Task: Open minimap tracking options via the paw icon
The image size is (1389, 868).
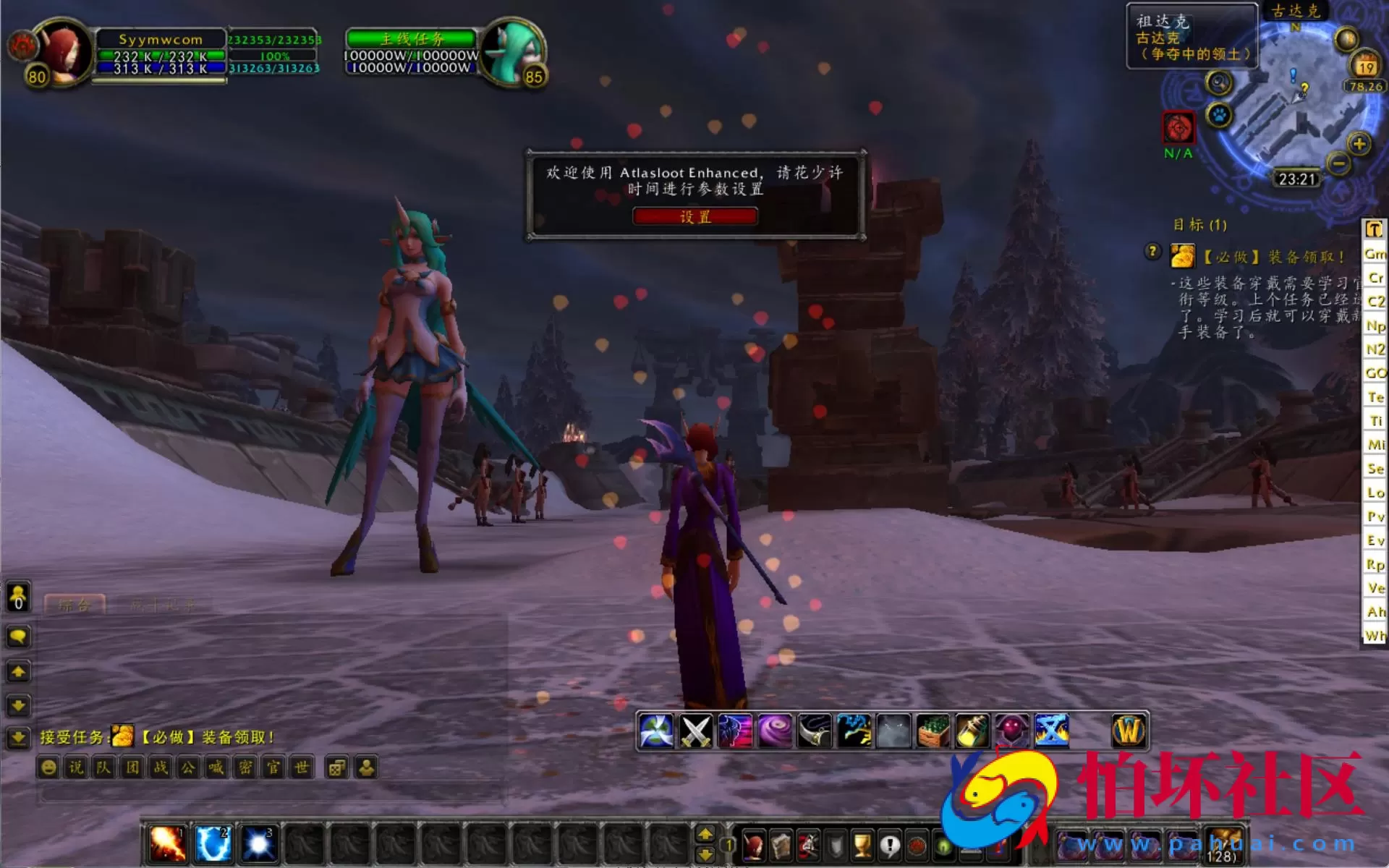Action: 1219,116
